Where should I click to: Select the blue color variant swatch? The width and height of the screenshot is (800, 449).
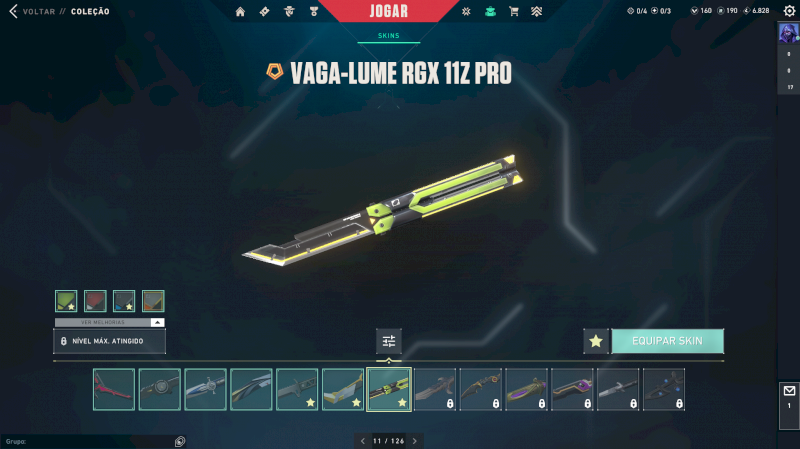(124, 301)
